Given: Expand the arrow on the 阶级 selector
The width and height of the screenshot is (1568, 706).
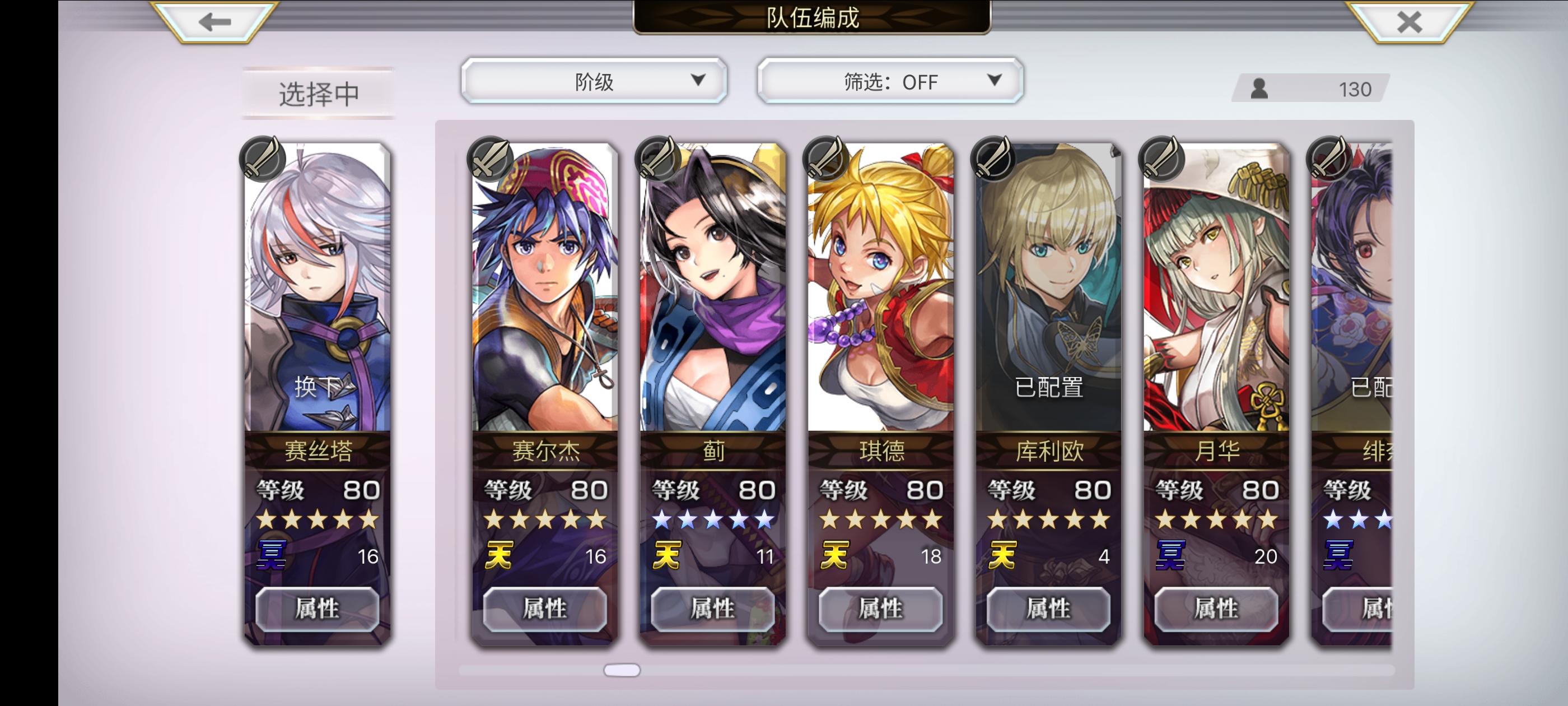Looking at the screenshot, I should pos(699,81).
